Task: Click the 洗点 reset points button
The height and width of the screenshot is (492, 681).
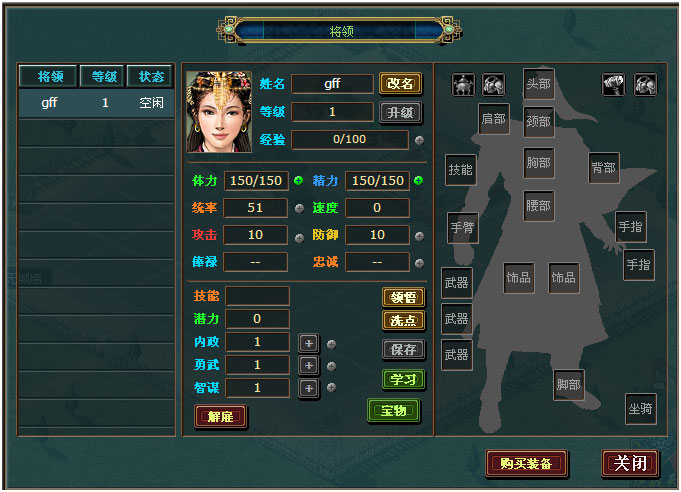Action: (x=403, y=321)
